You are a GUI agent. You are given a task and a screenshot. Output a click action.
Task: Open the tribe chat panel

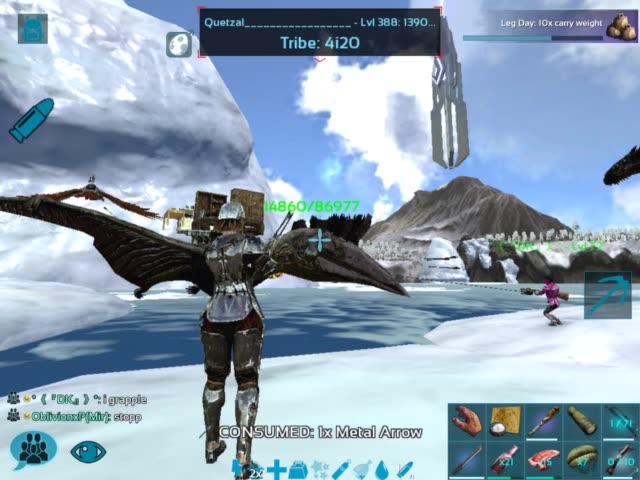32,449
